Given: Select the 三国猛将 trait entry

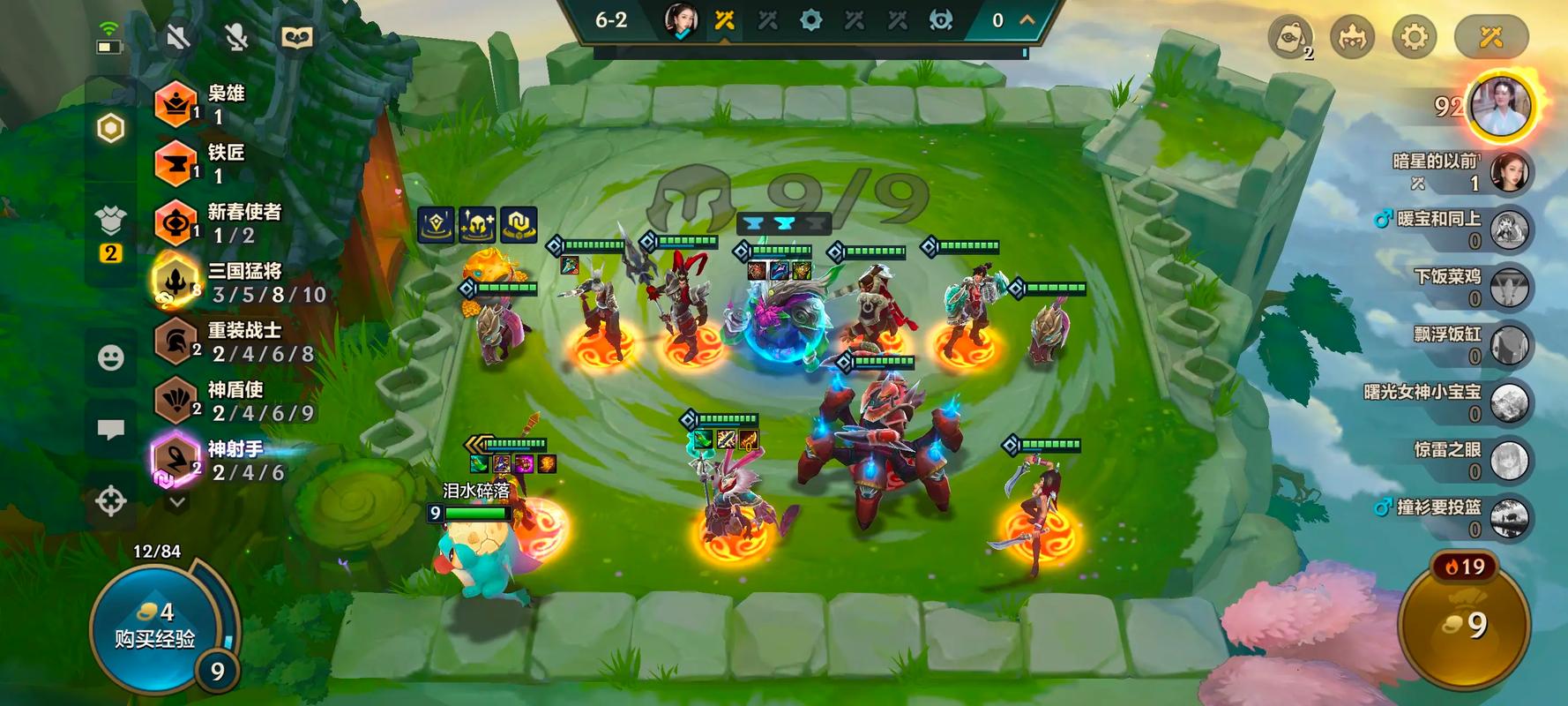Looking at the screenshot, I should tap(238, 282).
